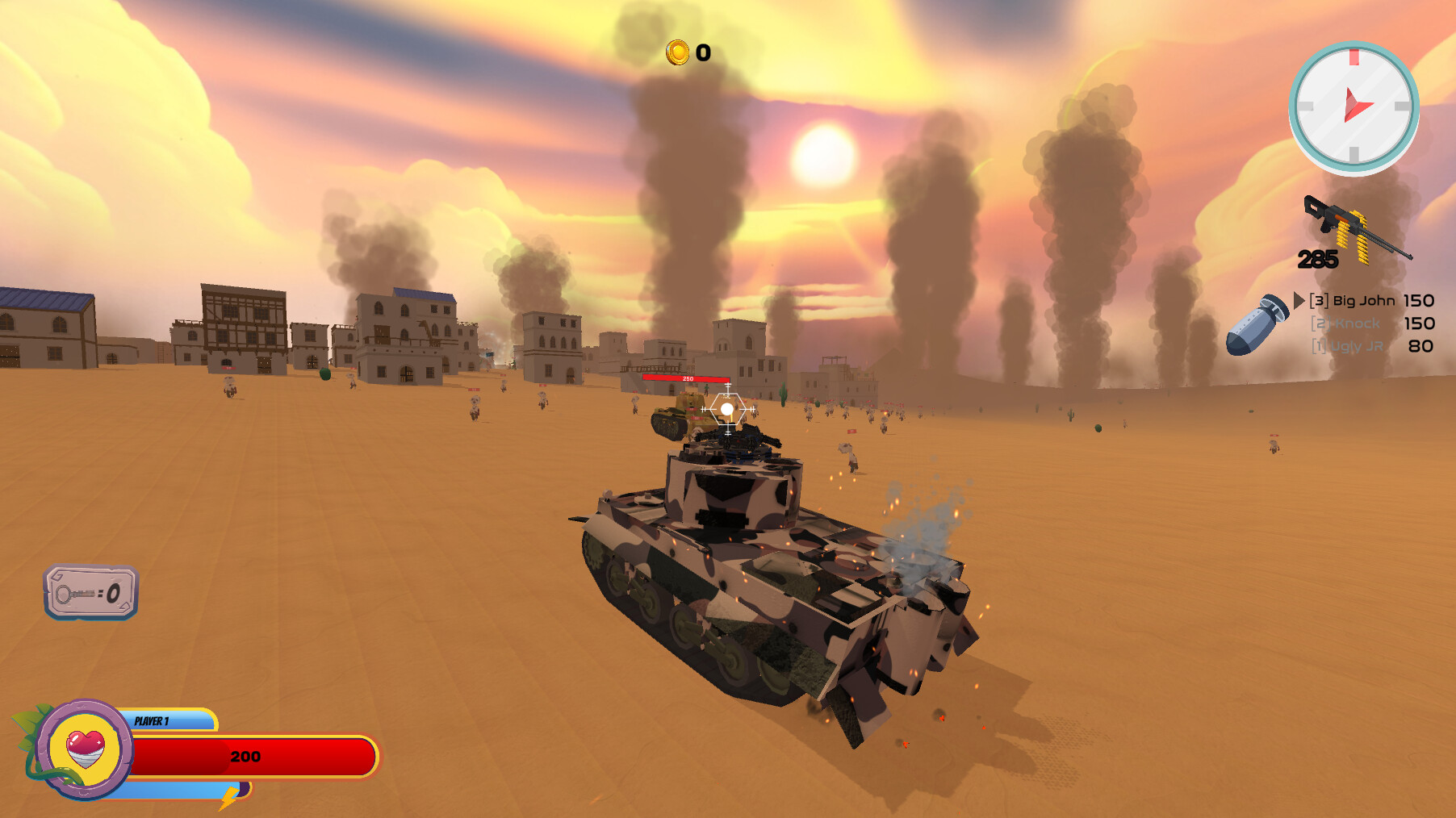Click the crosshair aiming reticle
The image size is (1456, 818).
(x=727, y=408)
